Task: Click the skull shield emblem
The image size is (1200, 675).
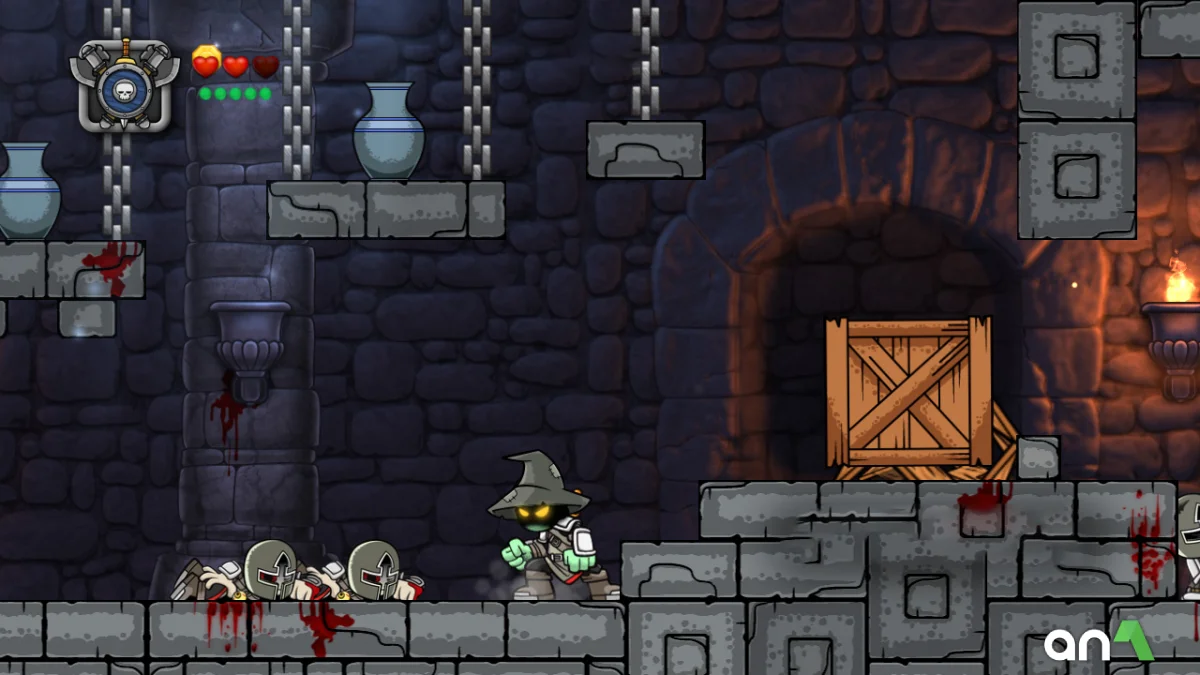Action: [125, 86]
